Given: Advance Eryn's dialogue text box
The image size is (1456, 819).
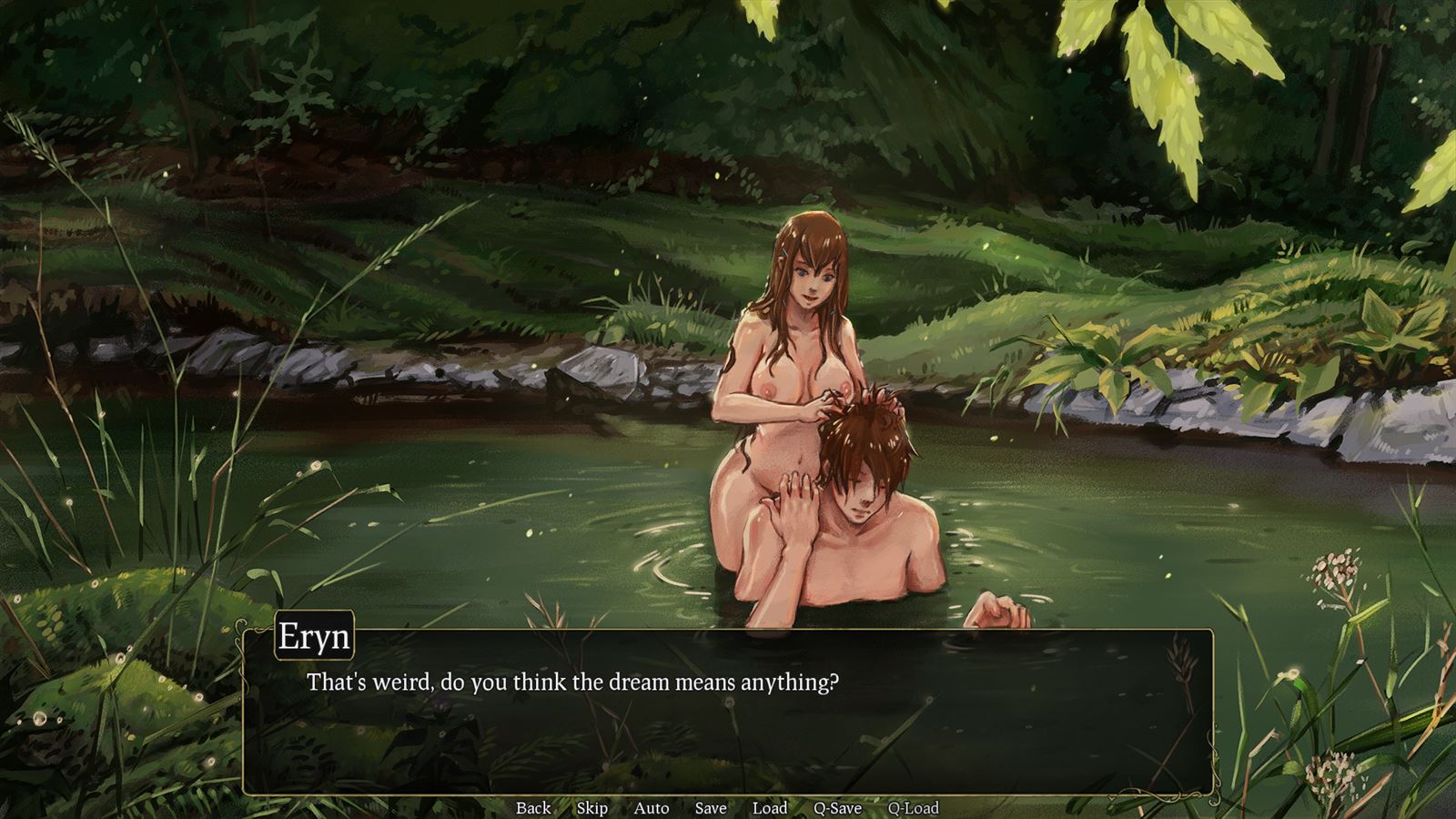Looking at the screenshot, I should (728, 719).
